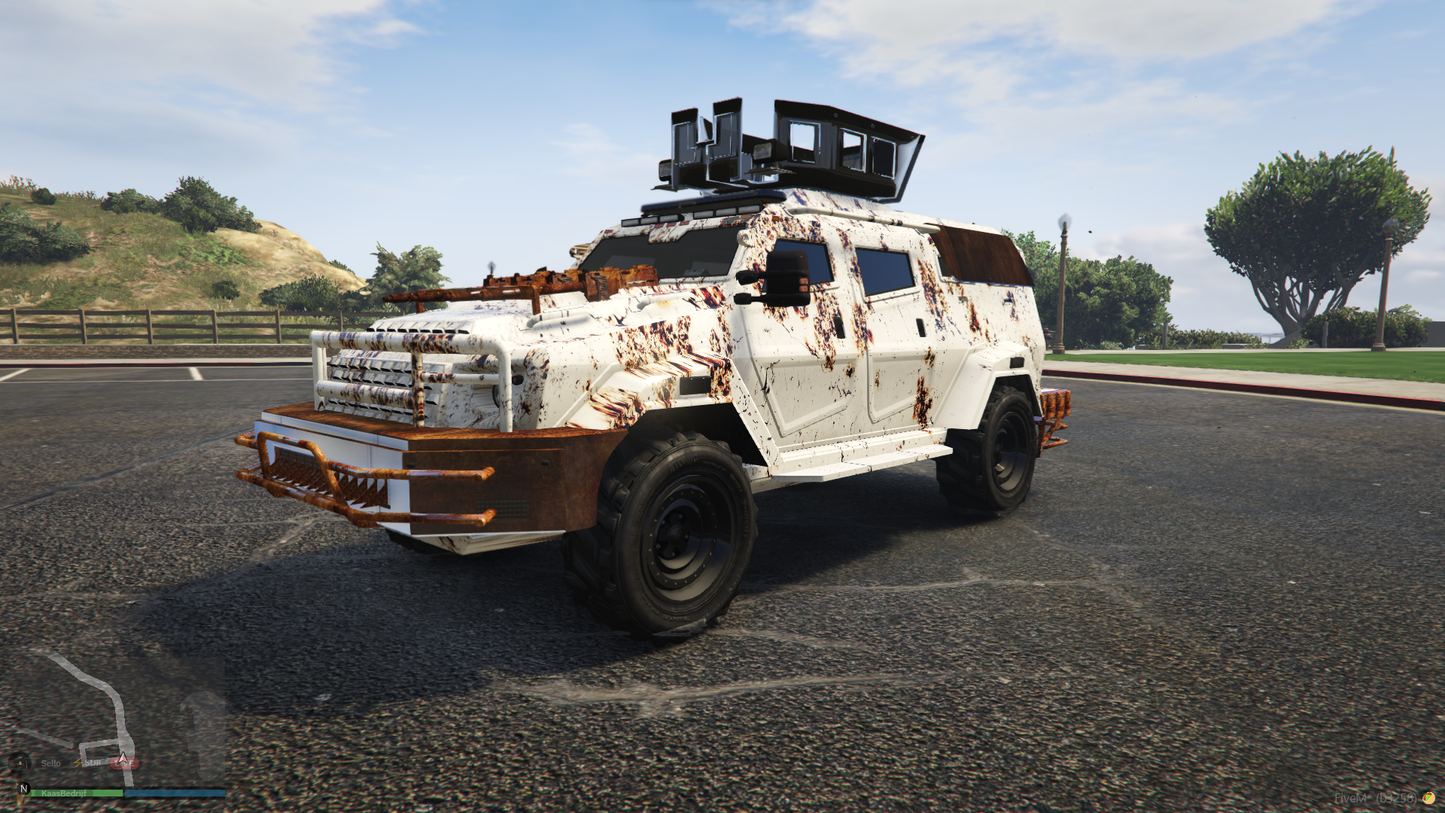The width and height of the screenshot is (1445, 813).
Task: Click the yellow marker at the minimap bottom corner
Action: pyautogui.click(x=22, y=800)
